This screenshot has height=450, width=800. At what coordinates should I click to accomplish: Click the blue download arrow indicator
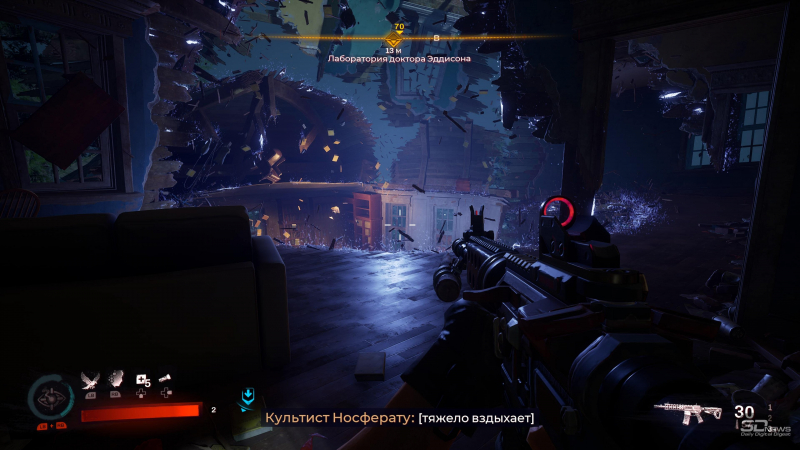[x=247, y=399]
